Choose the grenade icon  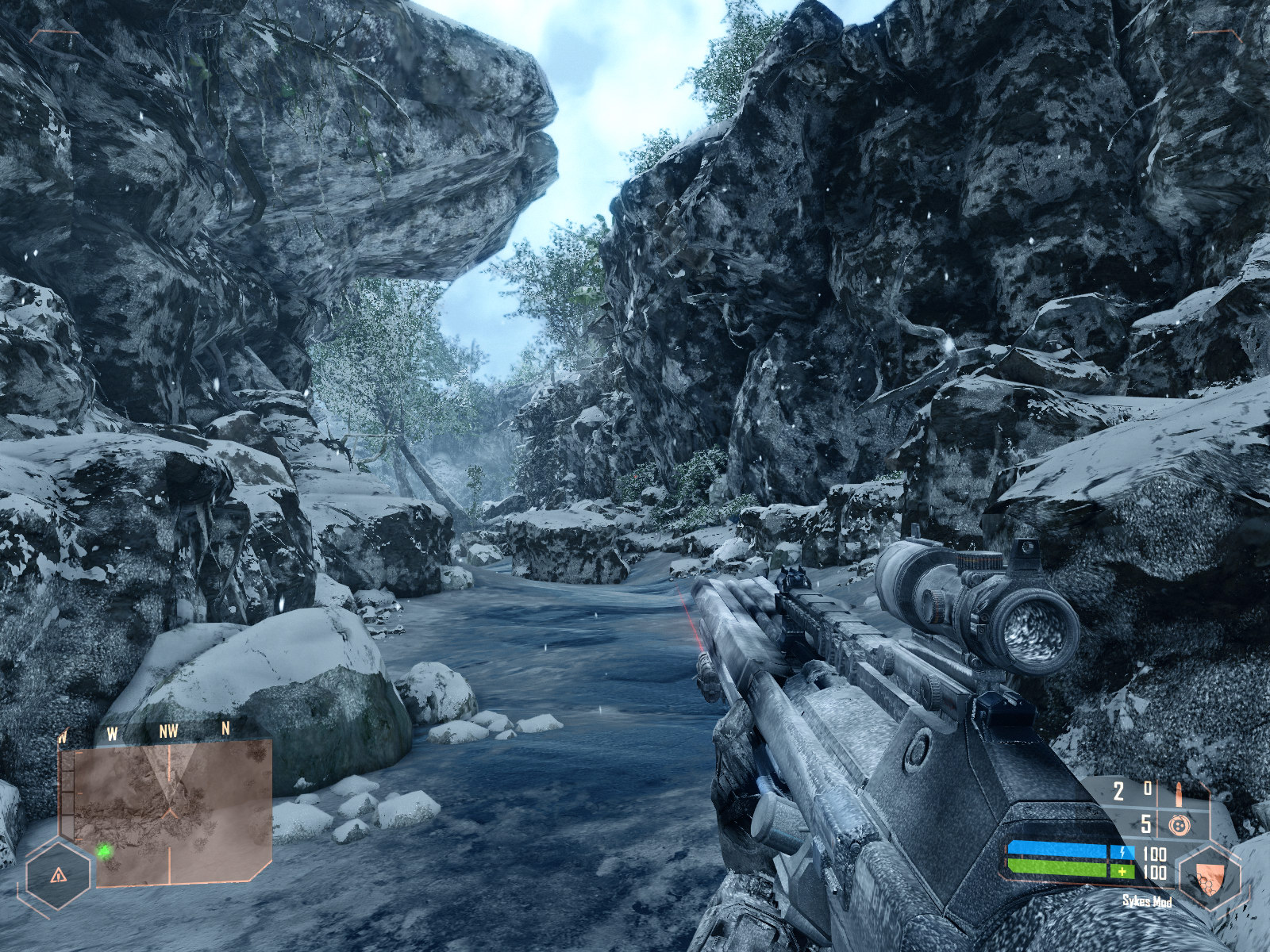1180,825
